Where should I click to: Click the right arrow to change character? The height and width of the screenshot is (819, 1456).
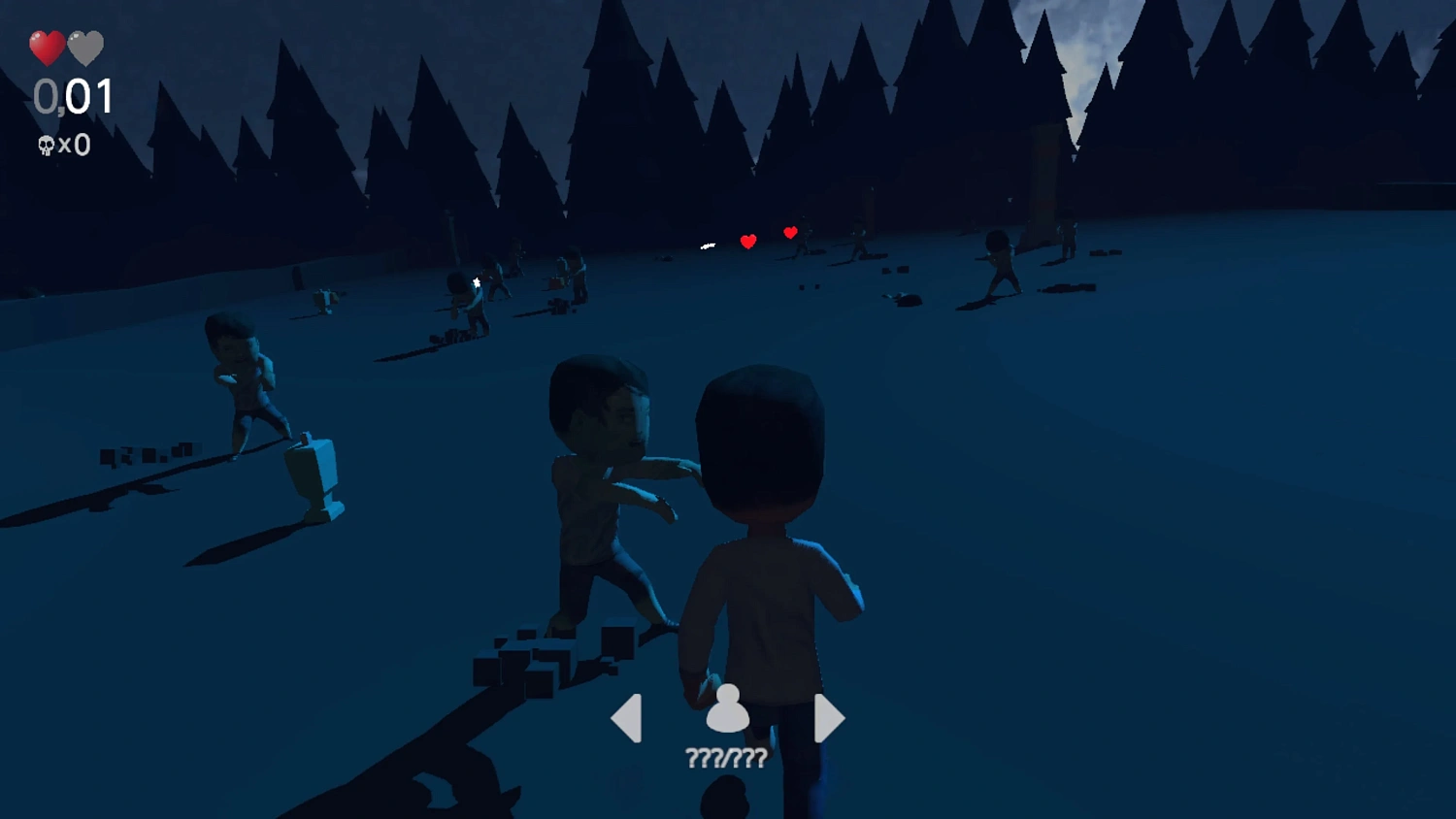click(x=826, y=716)
